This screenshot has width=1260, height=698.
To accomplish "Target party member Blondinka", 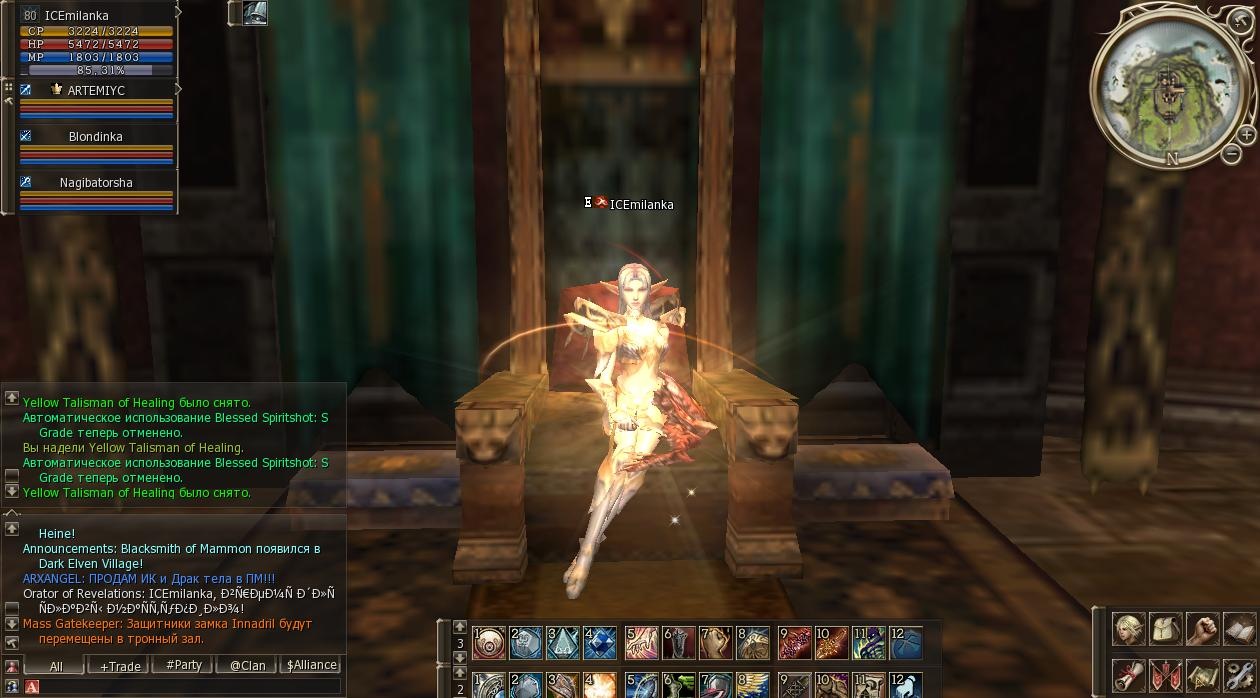I will 96,137.
